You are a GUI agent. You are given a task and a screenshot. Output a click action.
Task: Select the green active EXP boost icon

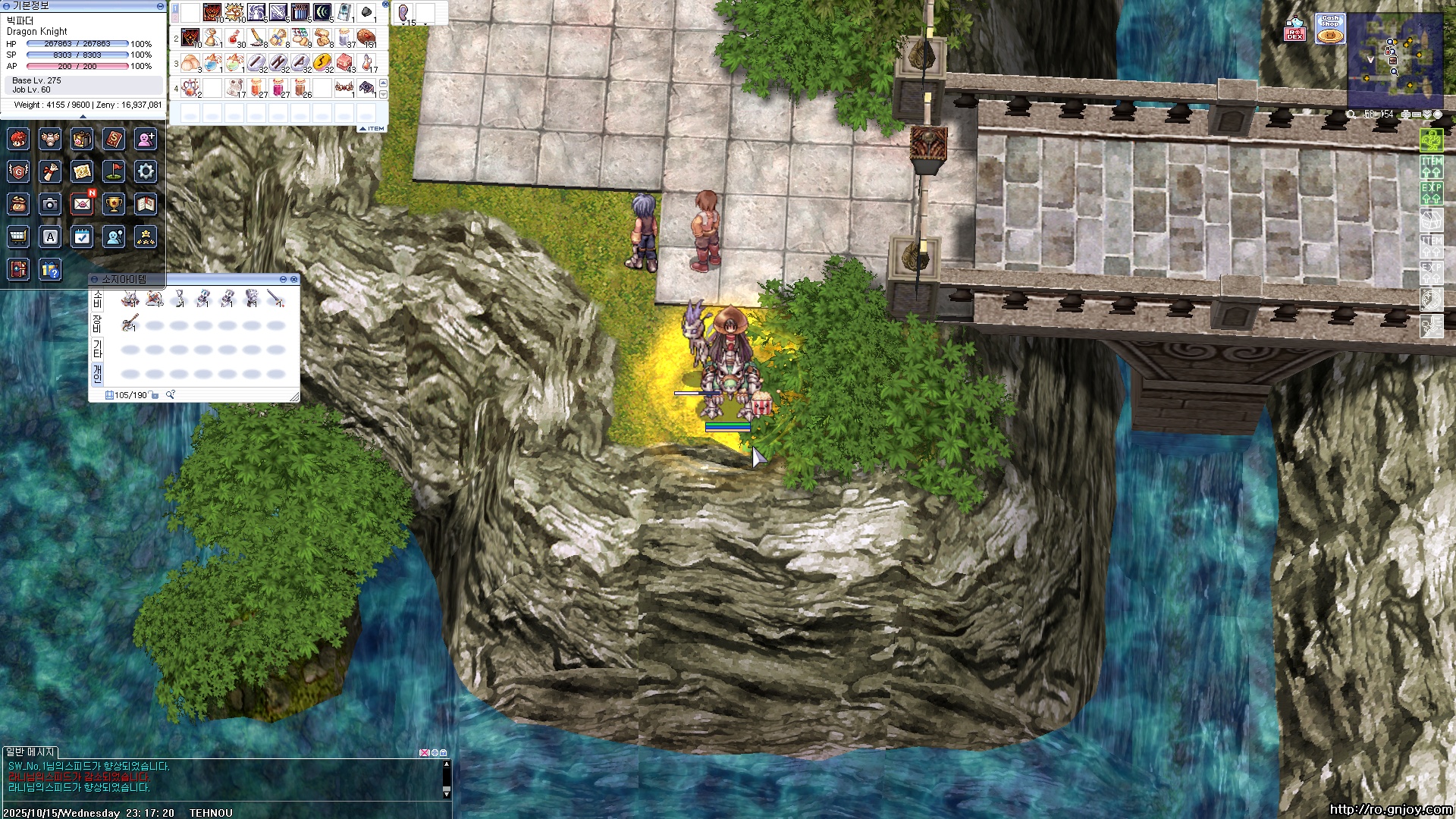tap(1431, 191)
